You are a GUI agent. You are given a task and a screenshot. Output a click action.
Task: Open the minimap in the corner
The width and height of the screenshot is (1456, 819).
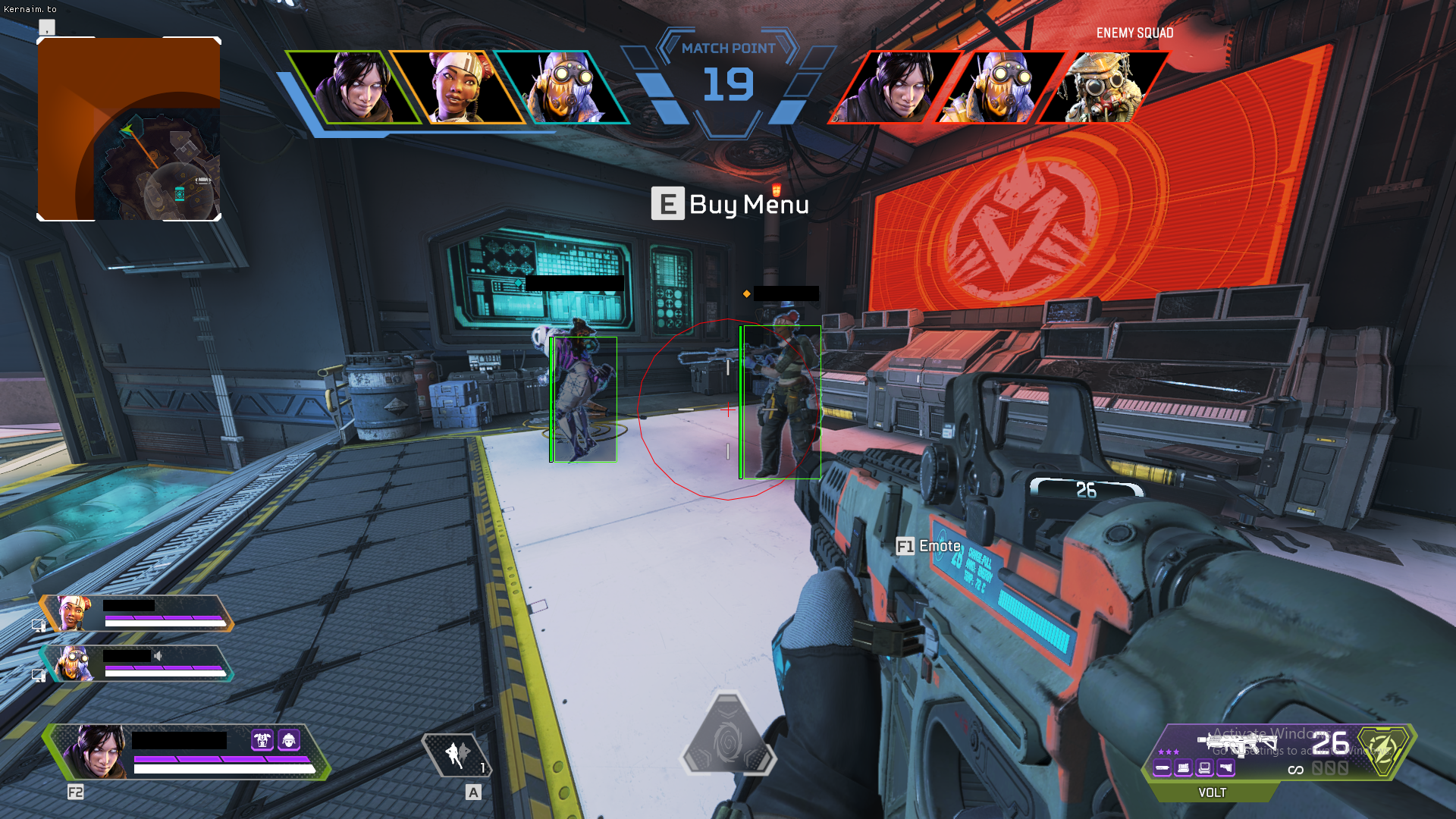point(129,129)
